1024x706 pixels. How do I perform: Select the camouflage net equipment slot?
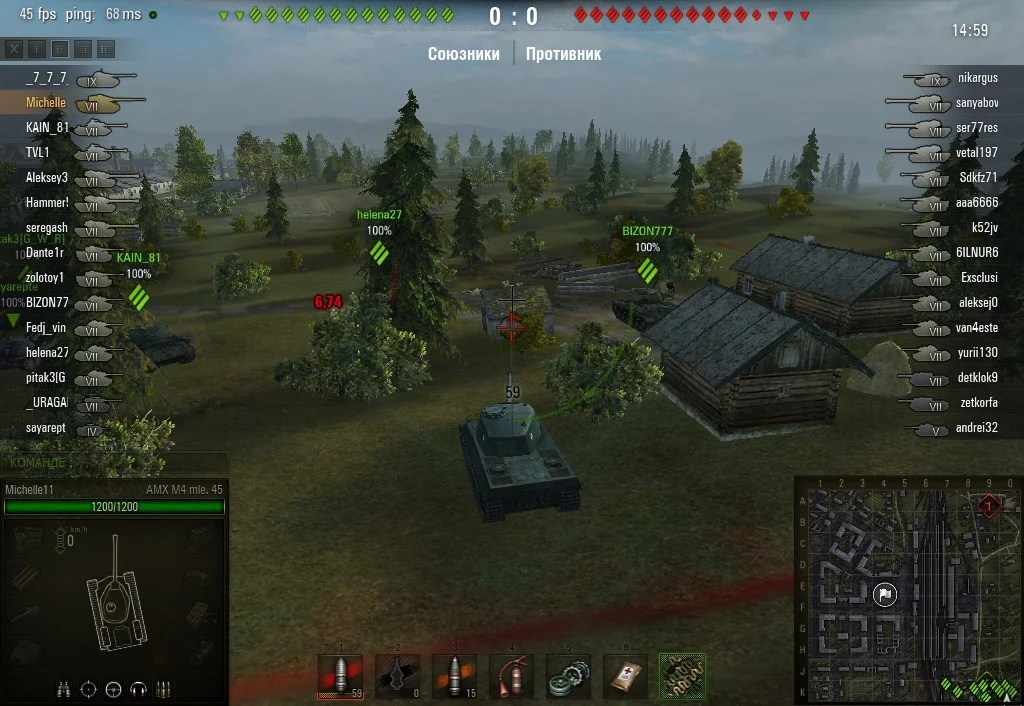(x=682, y=676)
